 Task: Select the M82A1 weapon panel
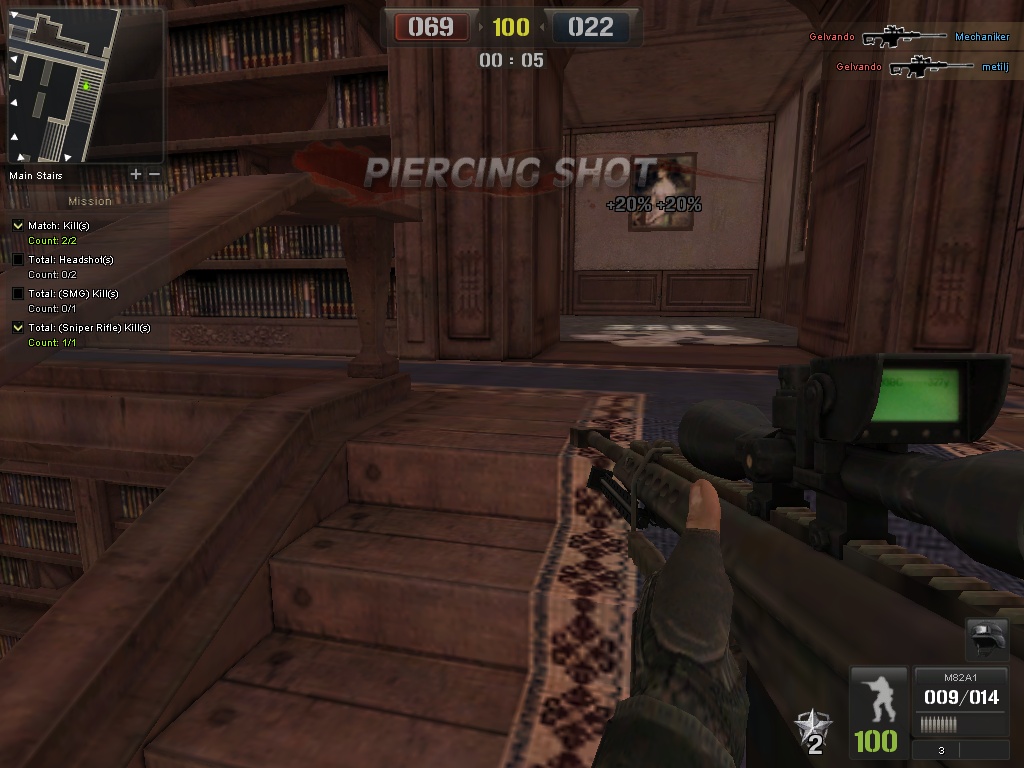pos(960,698)
